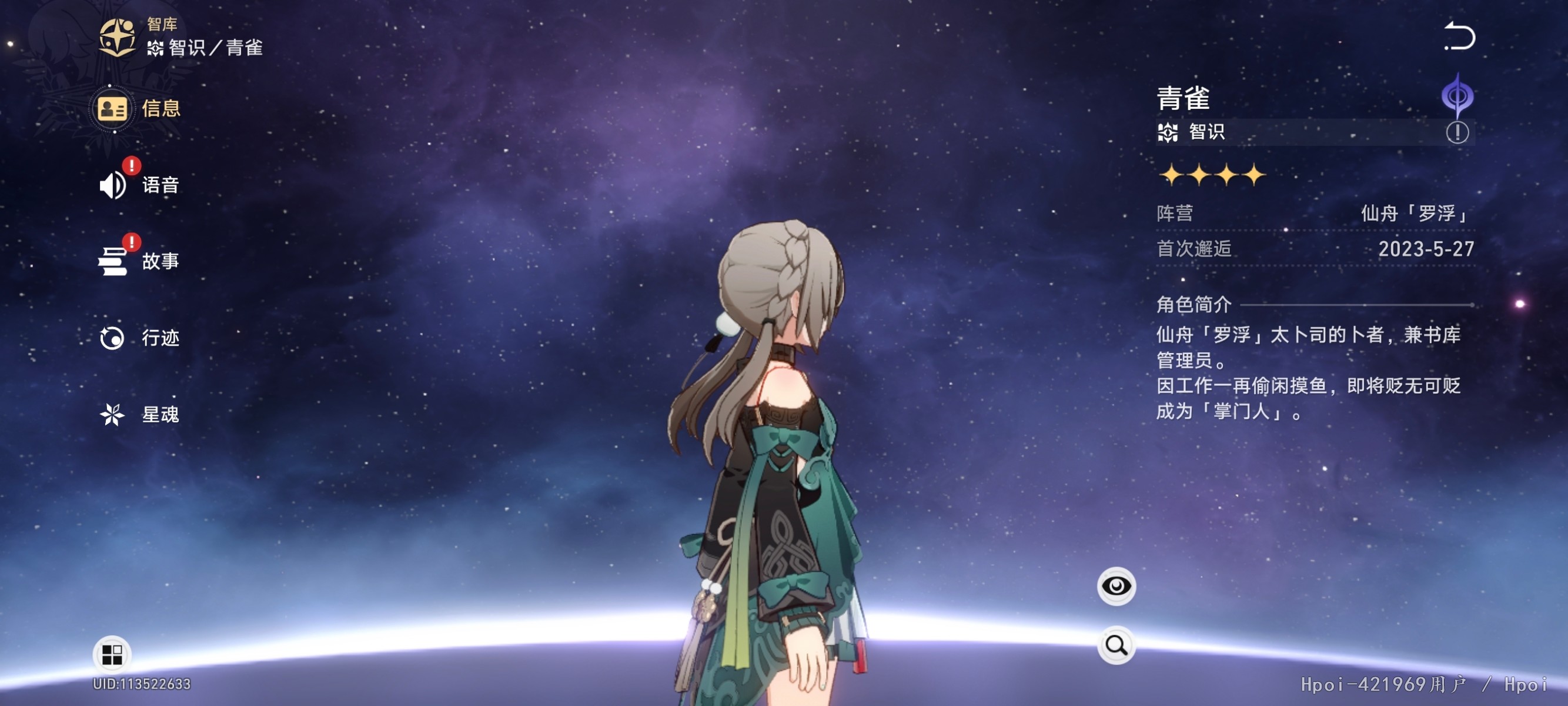Open the four-square grid menu button

pyautogui.click(x=112, y=655)
